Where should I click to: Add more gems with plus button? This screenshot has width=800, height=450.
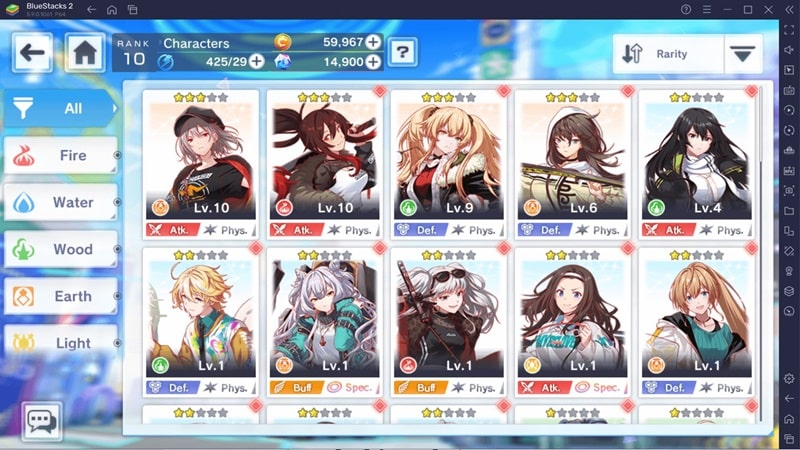pos(373,61)
